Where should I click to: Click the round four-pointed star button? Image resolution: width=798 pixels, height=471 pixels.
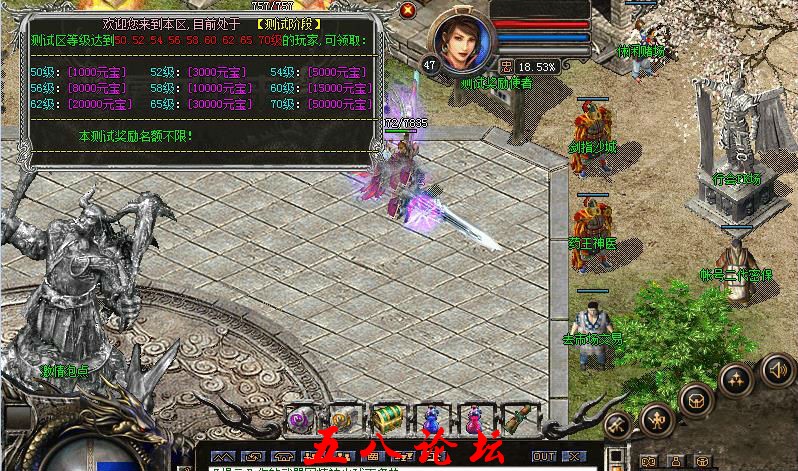click(x=737, y=381)
